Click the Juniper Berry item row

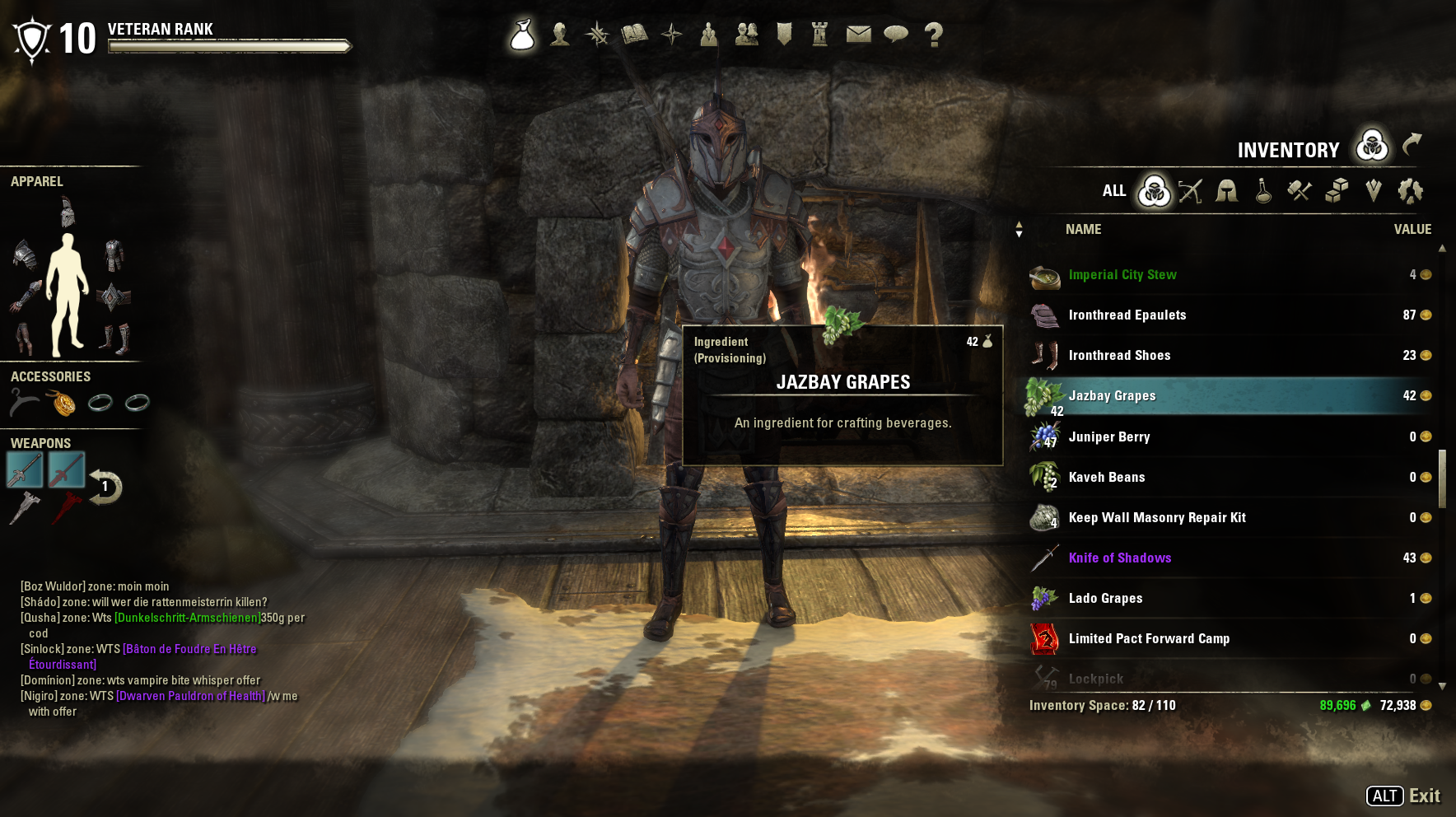[x=1108, y=437]
